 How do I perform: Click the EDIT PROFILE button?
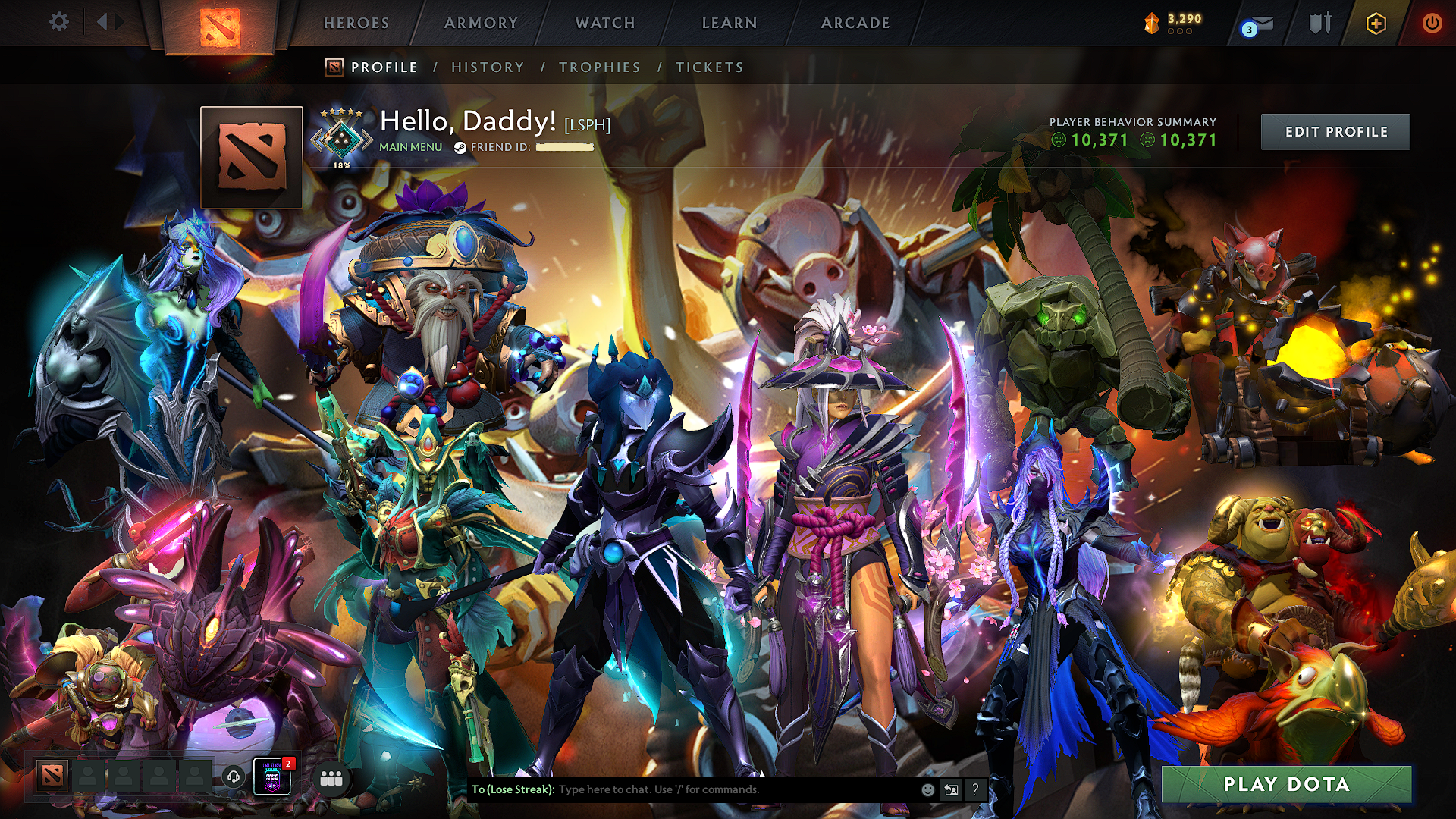1335,131
